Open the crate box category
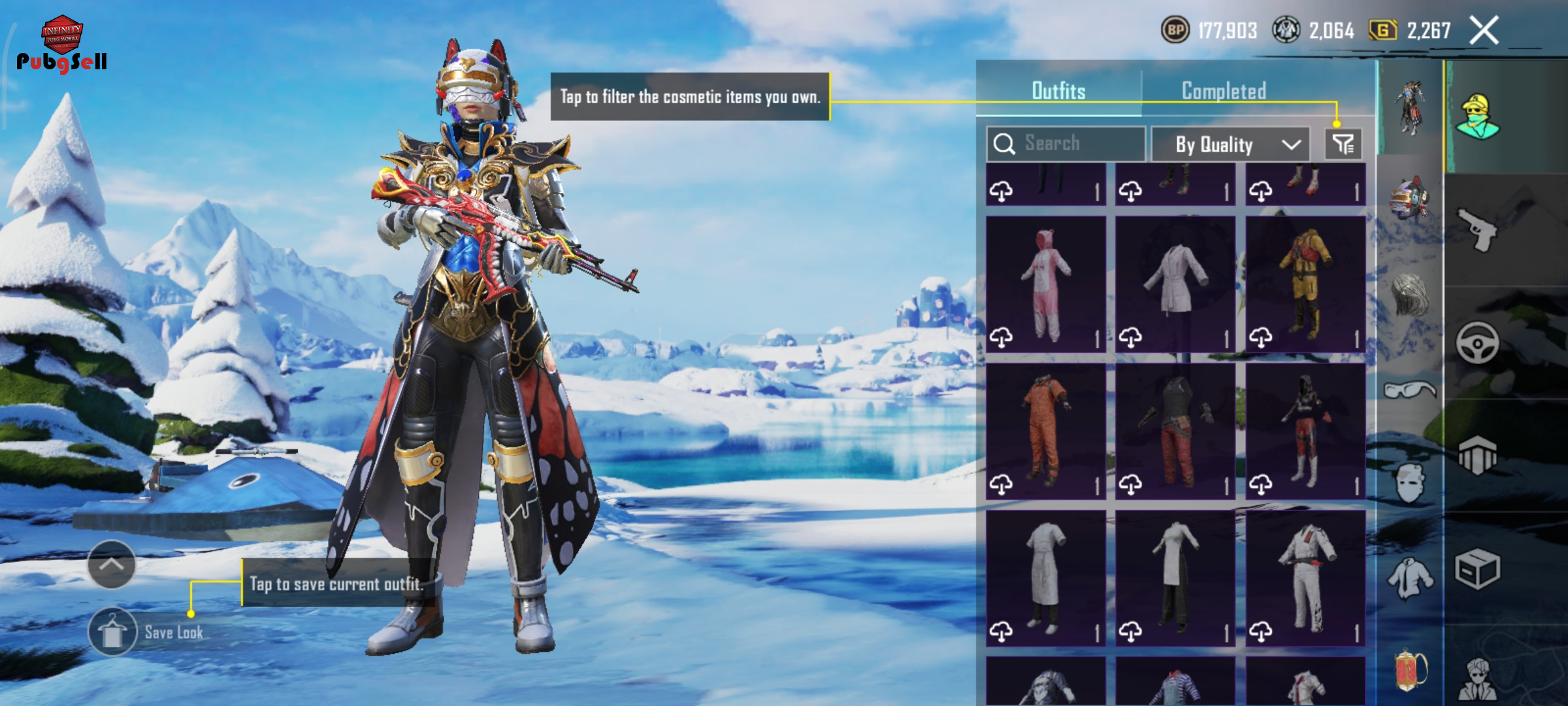1568x706 pixels. (x=1478, y=569)
